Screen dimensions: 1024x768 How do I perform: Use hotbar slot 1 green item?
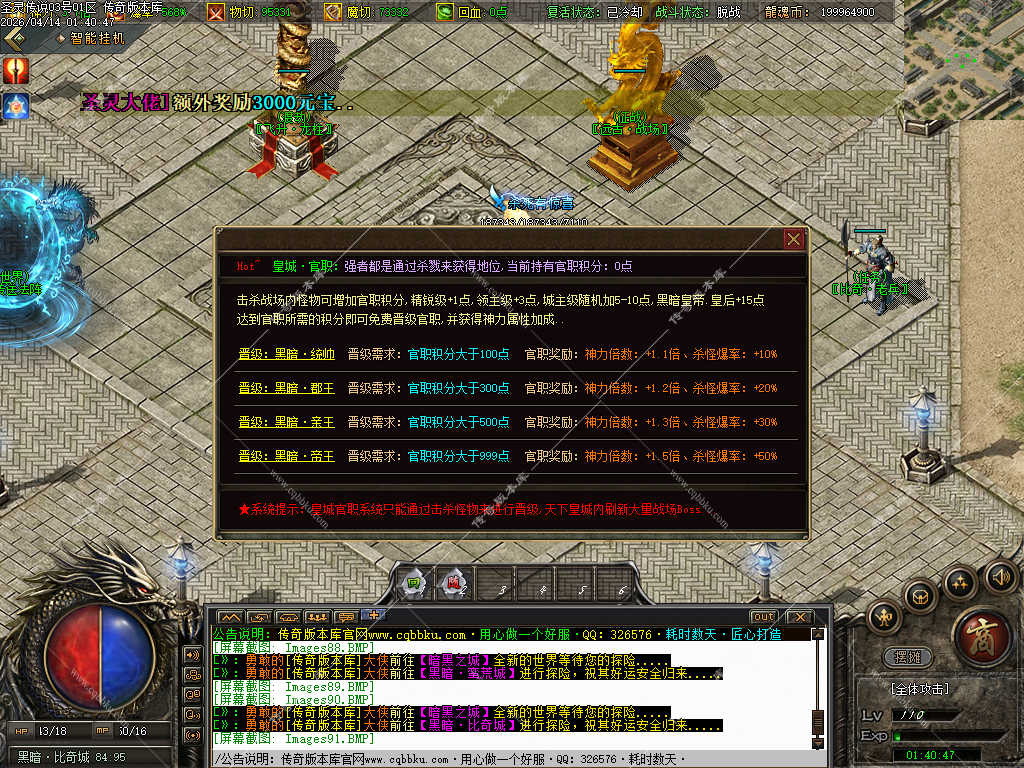point(413,585)
